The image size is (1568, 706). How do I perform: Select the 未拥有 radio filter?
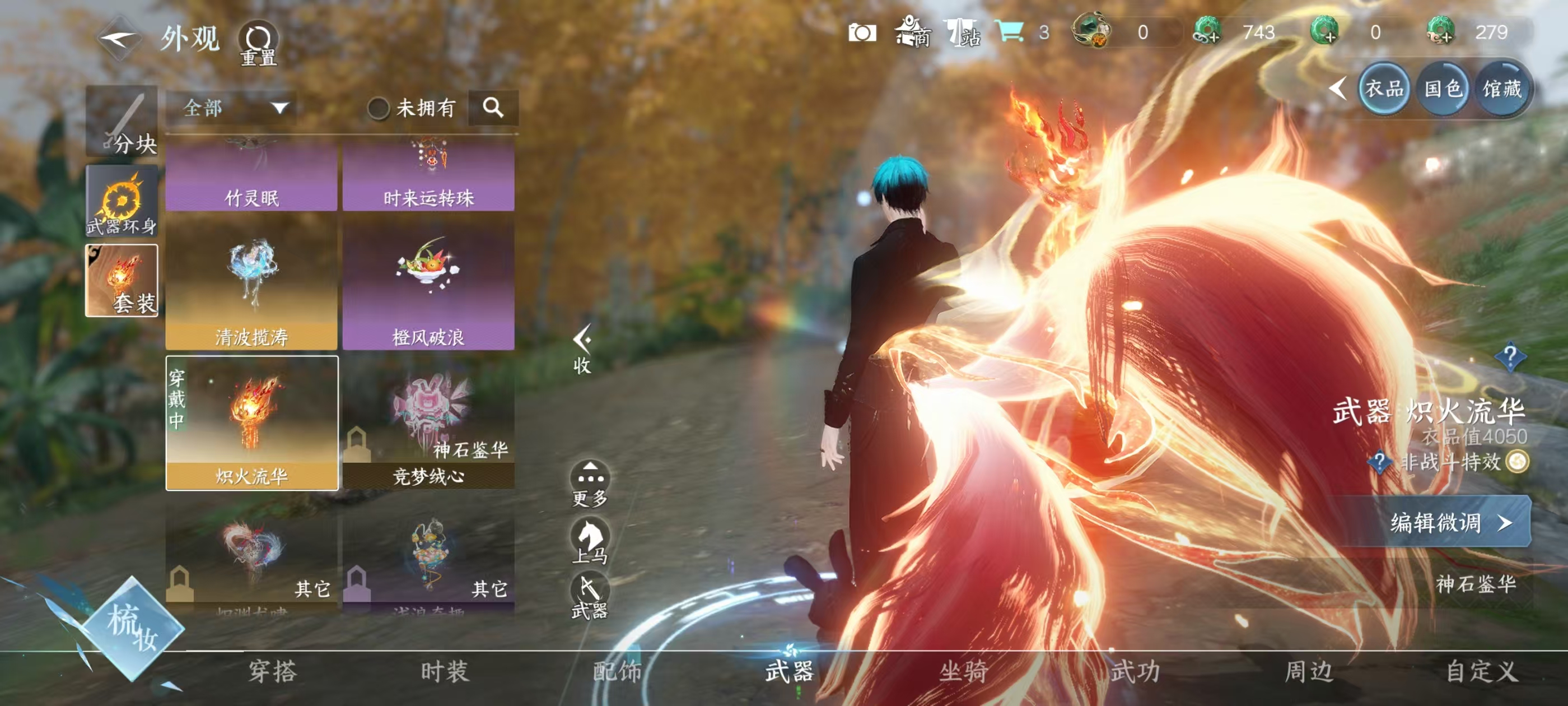[380, 108]
